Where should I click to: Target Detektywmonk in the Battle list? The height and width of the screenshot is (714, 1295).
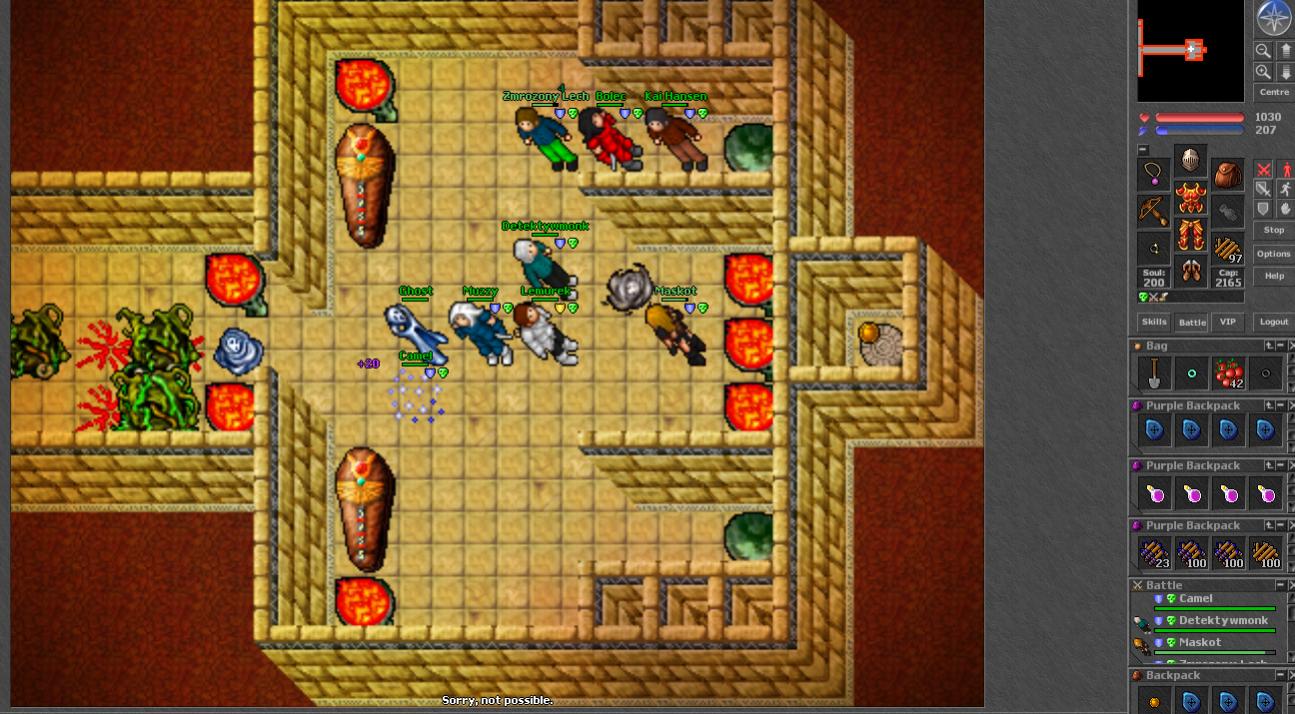(1222, 621)
